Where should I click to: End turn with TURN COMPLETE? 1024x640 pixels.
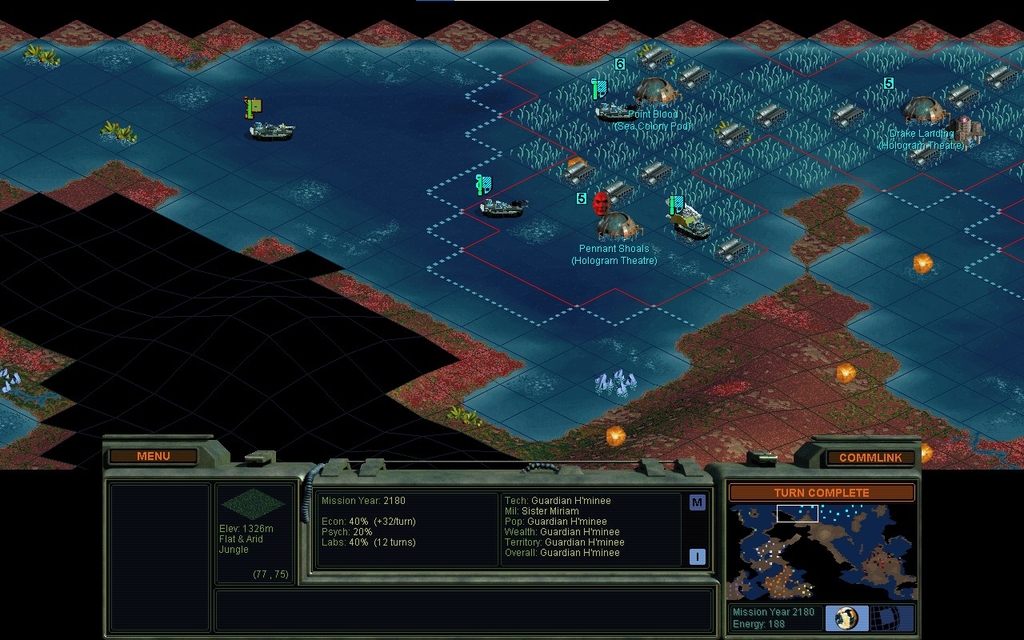(x=821, y=493)
